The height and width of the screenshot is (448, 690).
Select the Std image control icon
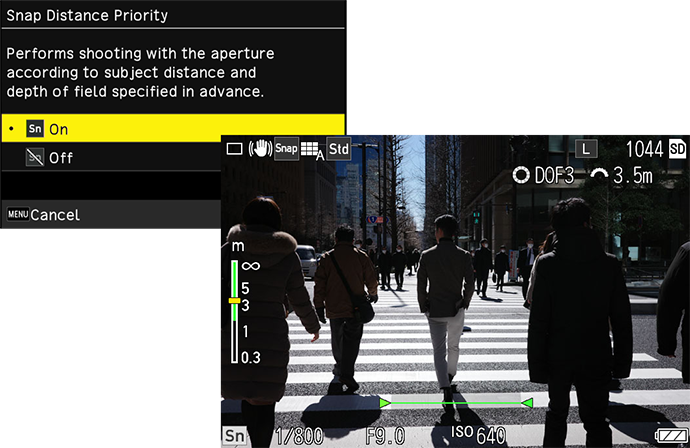pyautogui.click(x=339, y=149)
